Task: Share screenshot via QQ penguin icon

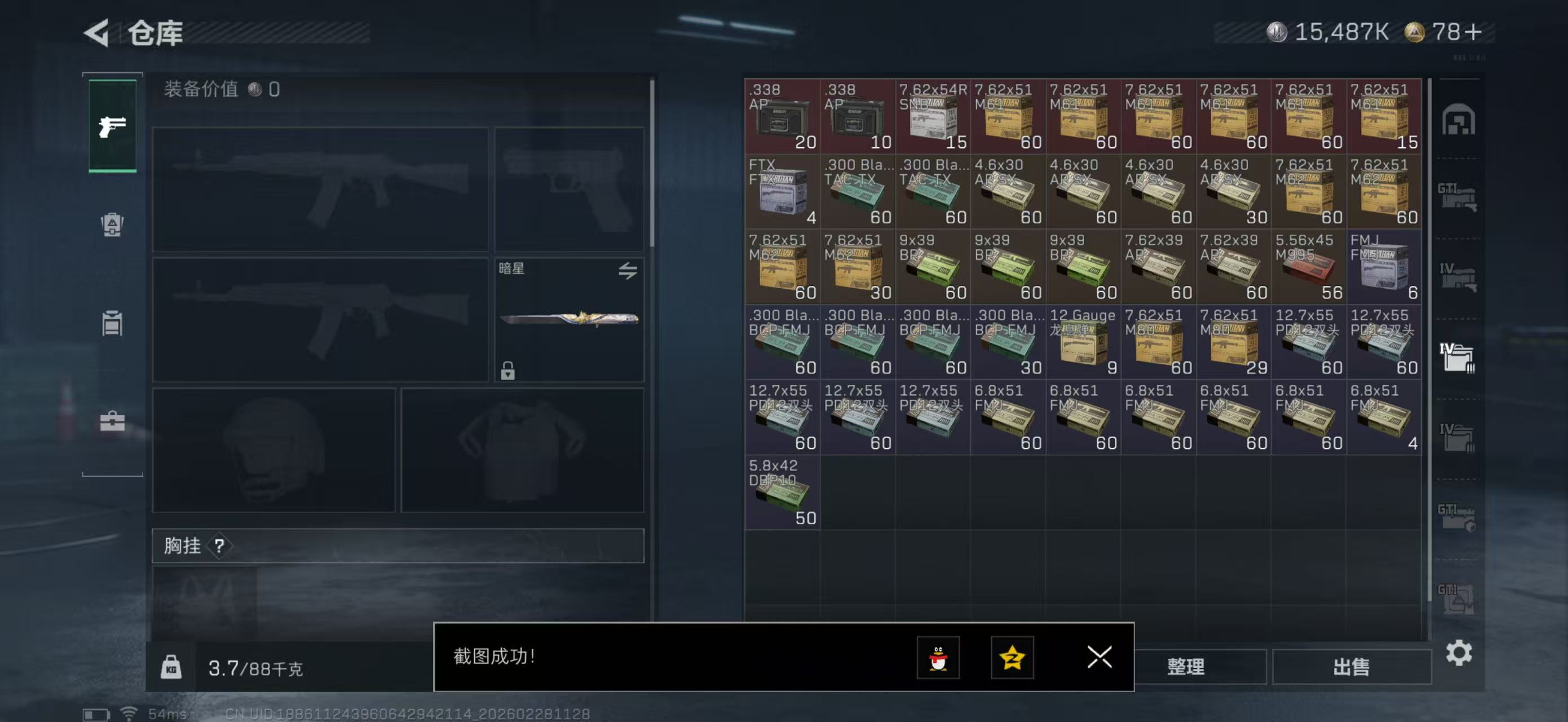Action: click(x=939, y=657)
